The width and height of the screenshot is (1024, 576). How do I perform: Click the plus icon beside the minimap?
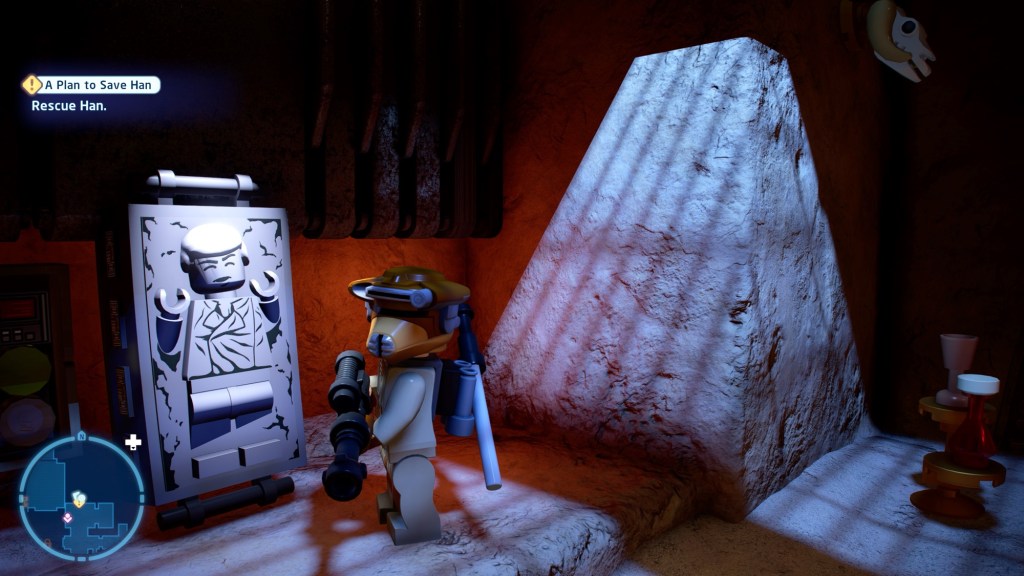tap(133, 441)
